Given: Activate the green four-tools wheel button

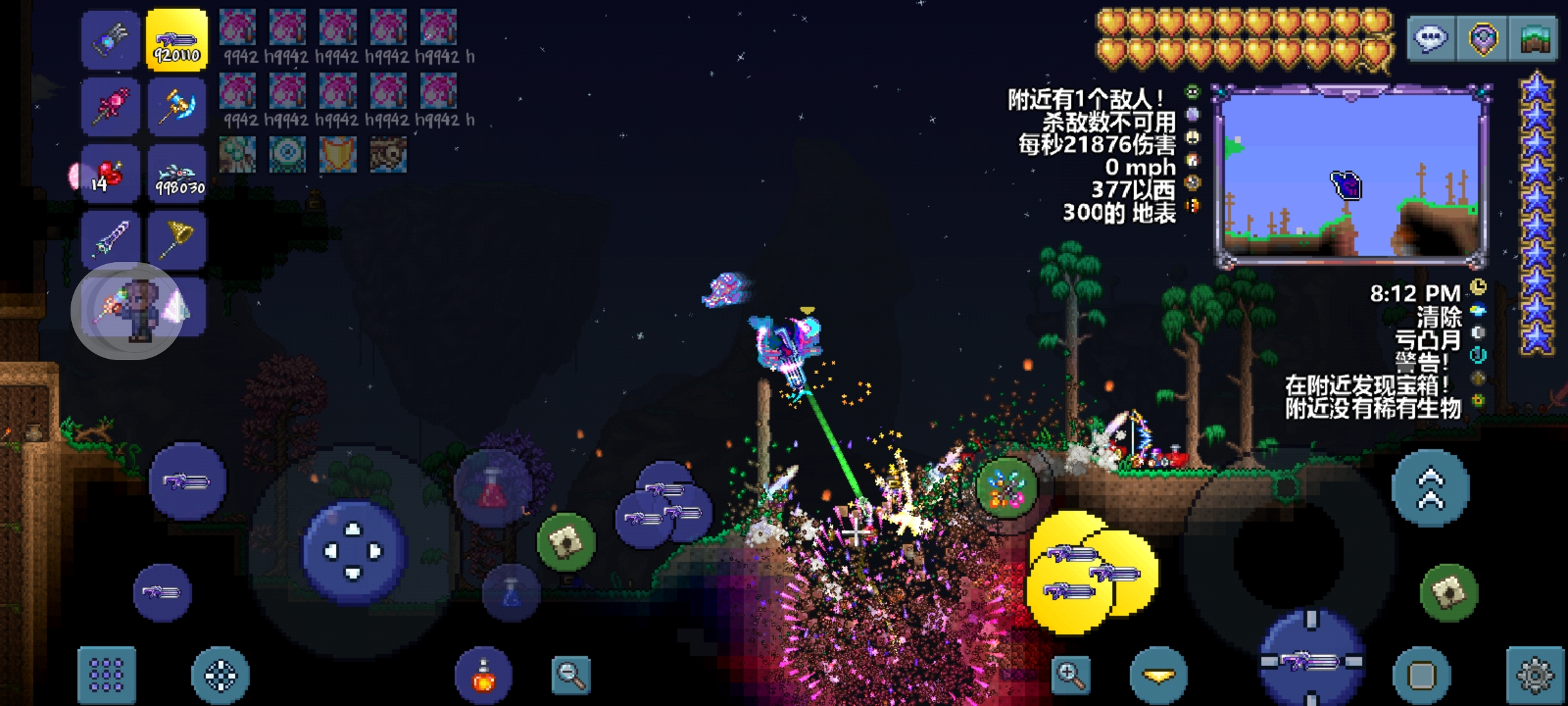Looking at the screenshot, I should (x=1006, y=488).
